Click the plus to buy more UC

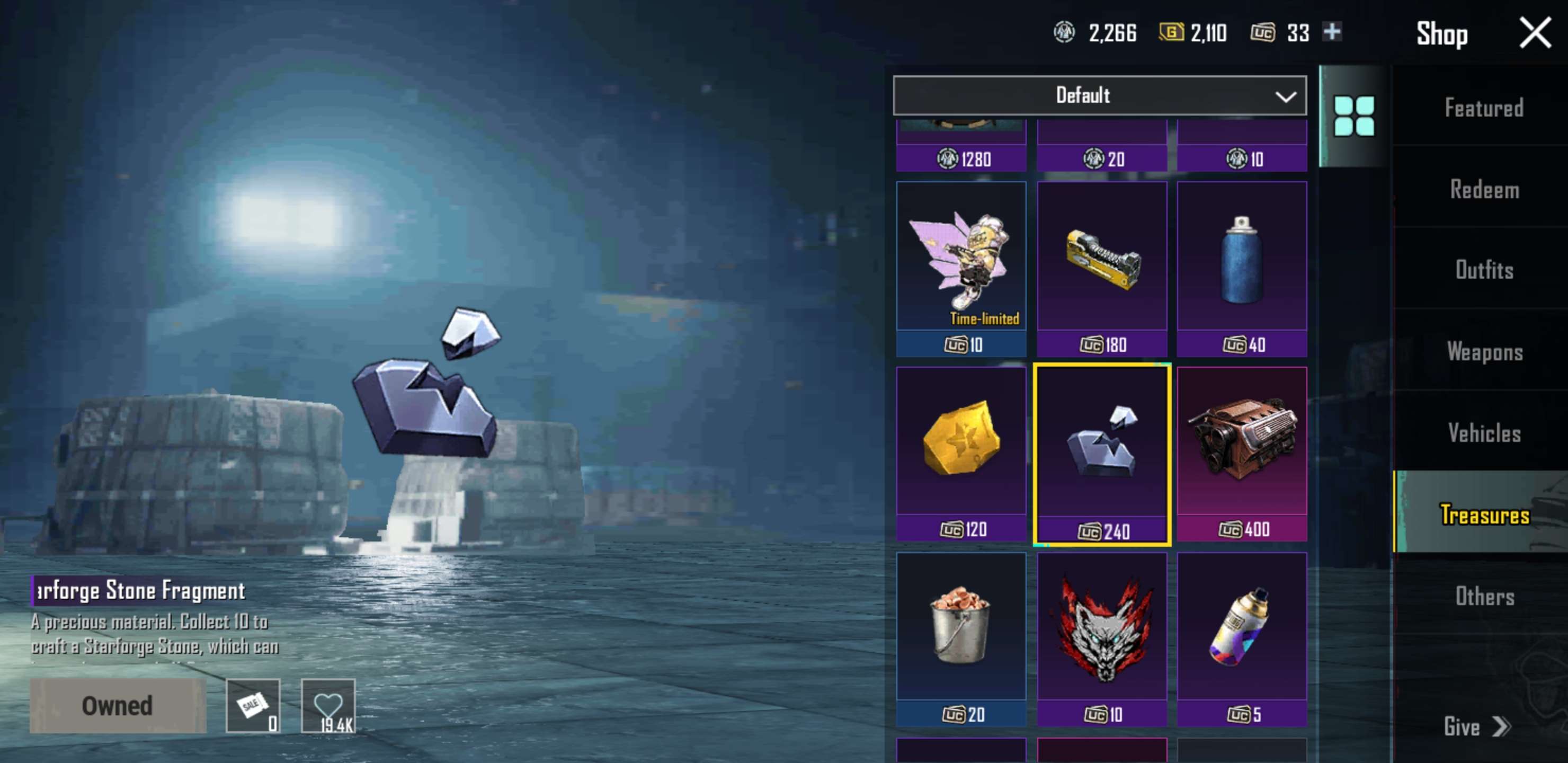point(1333,33)
